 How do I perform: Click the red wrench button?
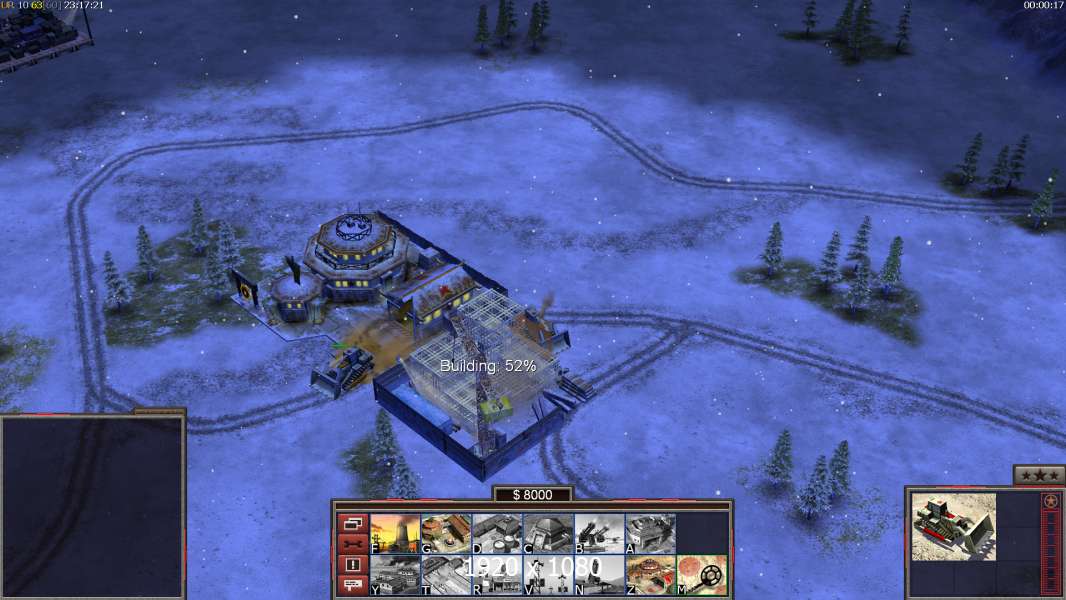[x=353, y=544]
